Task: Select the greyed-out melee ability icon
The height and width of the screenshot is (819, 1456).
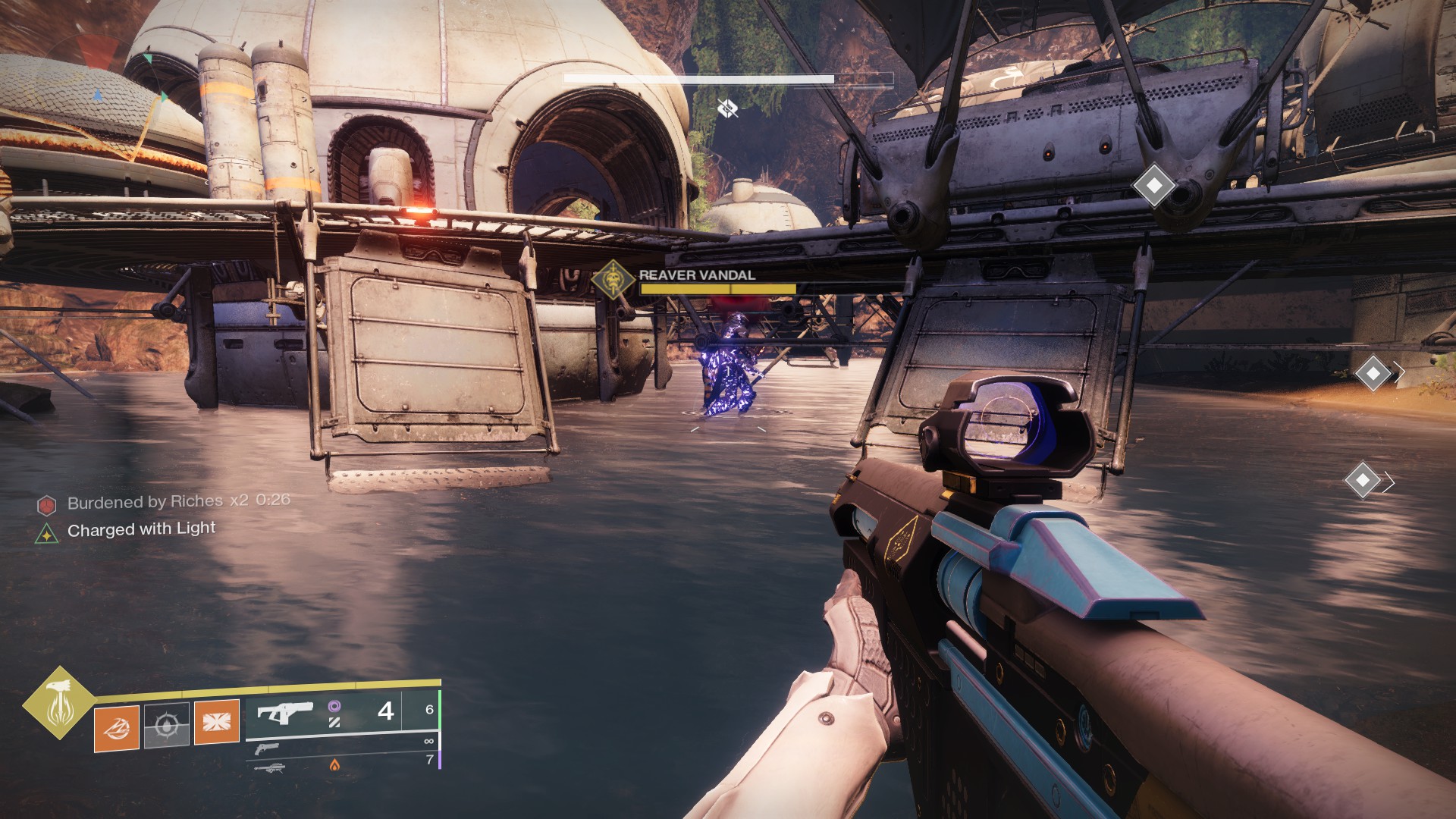Action: 166,725
